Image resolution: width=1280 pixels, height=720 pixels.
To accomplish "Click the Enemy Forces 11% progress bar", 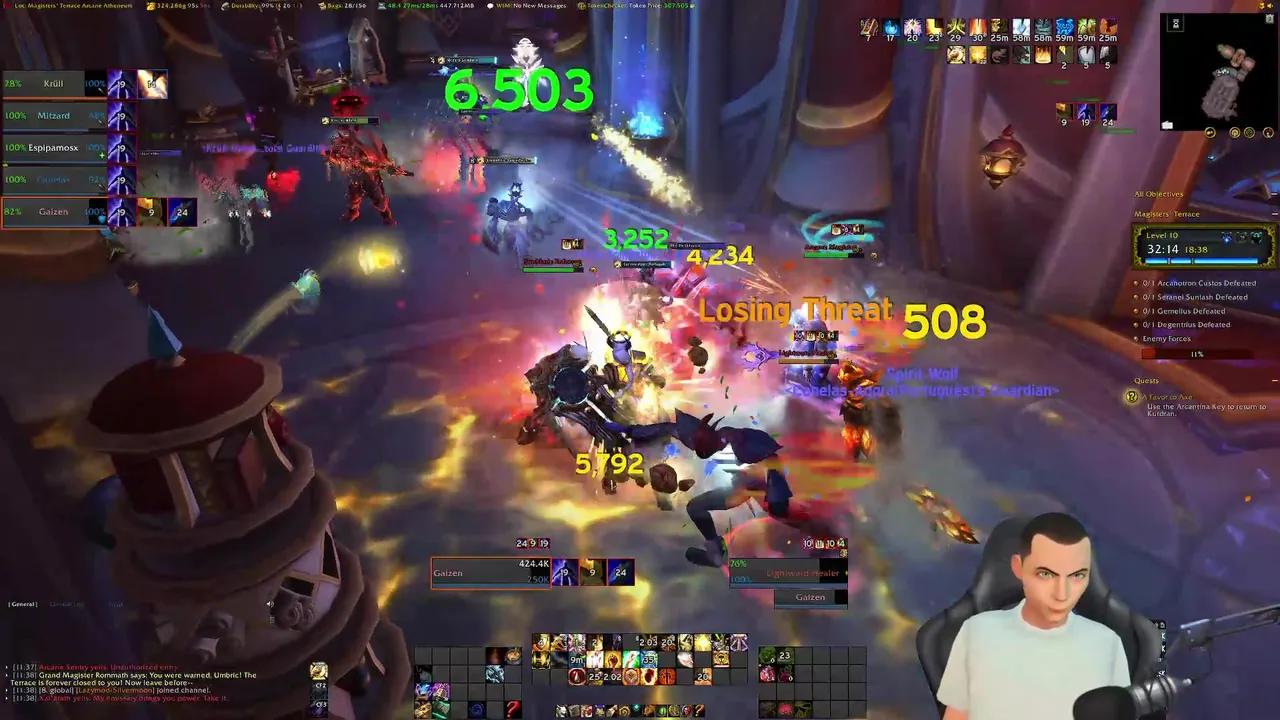I will (x=1195, y=353).
